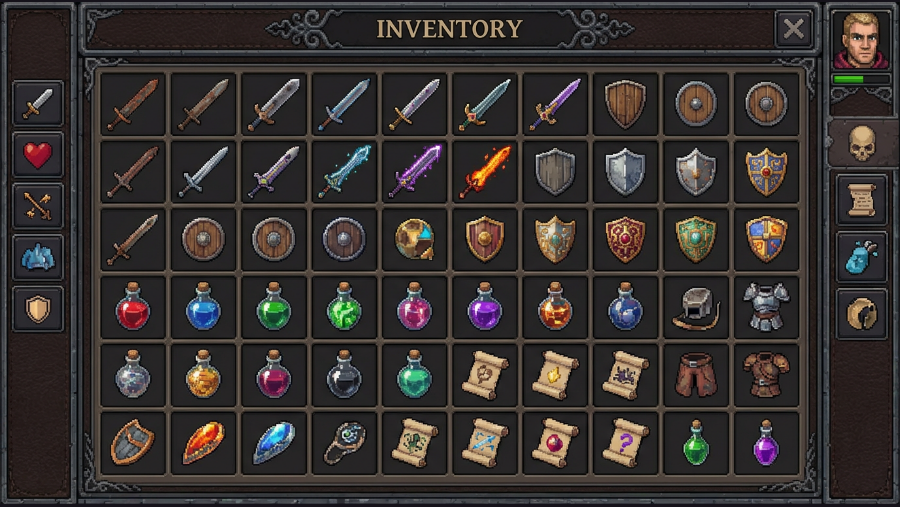Select the flaming sword slot
The width and height of the screenshot is (900, 507).
tap(485, 171)
